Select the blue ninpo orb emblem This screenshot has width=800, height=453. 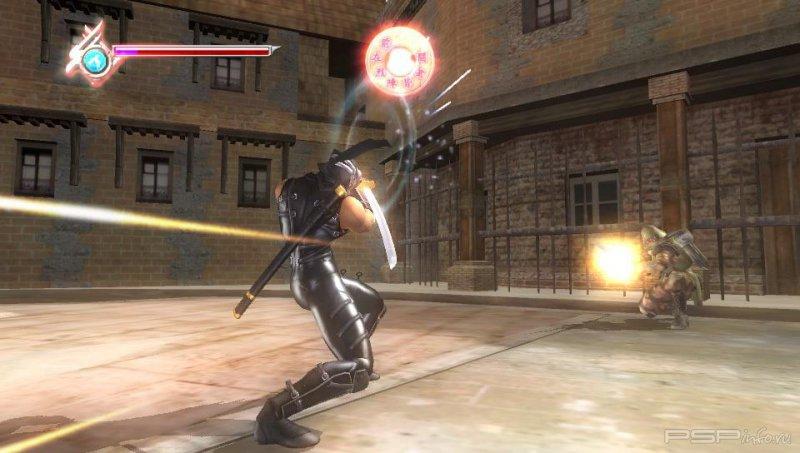[95, 60]
